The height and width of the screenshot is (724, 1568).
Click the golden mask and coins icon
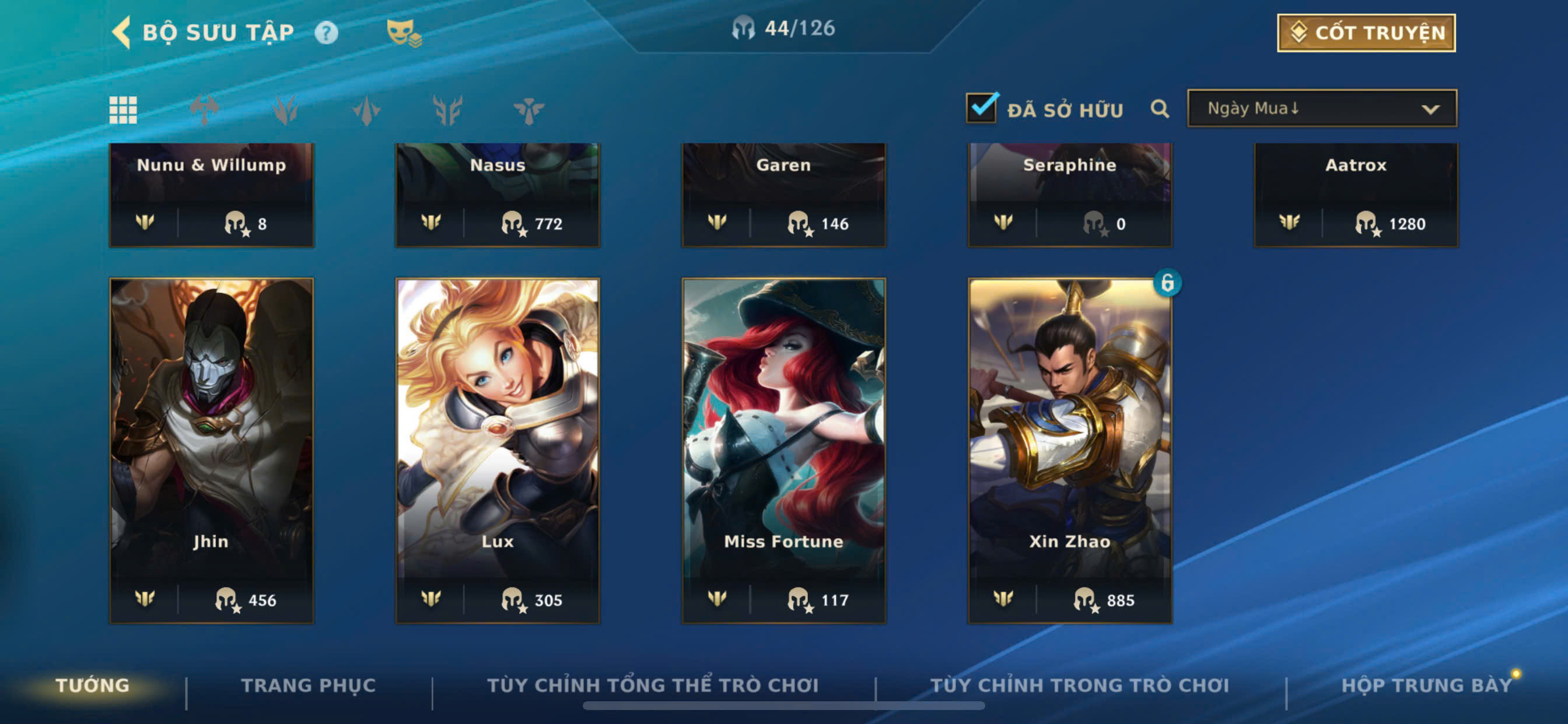403,33
